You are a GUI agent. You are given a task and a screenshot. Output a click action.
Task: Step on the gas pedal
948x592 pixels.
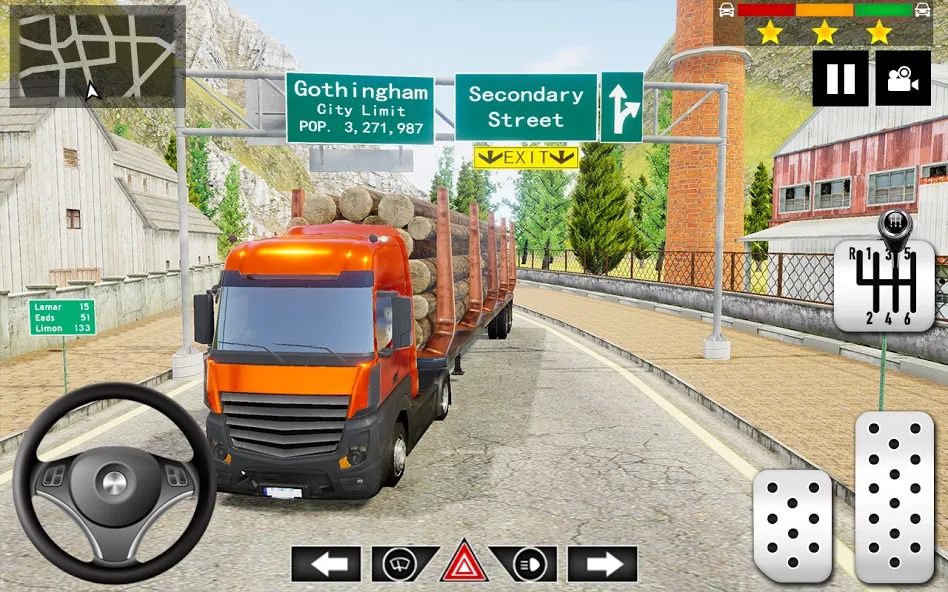click(x=894, y=496)
